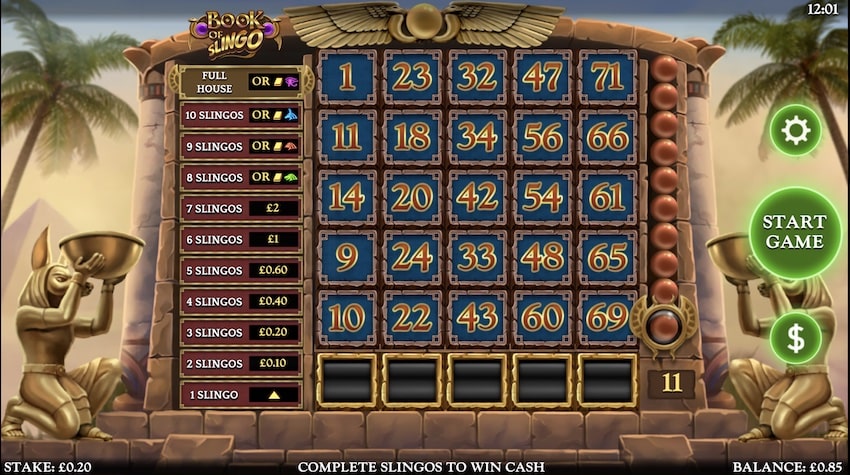Click the number 71 tile
The image size is (850, 475).
[x=607, y=76]
